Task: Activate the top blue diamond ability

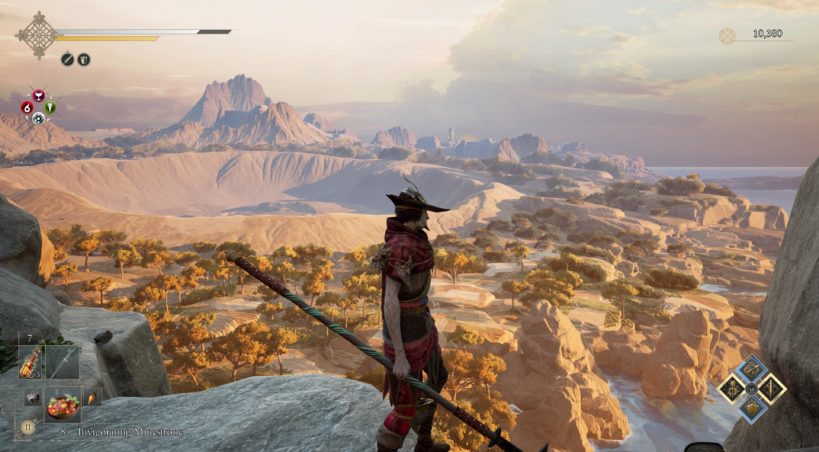Action: pyautogui.click(x=752, y=370)
